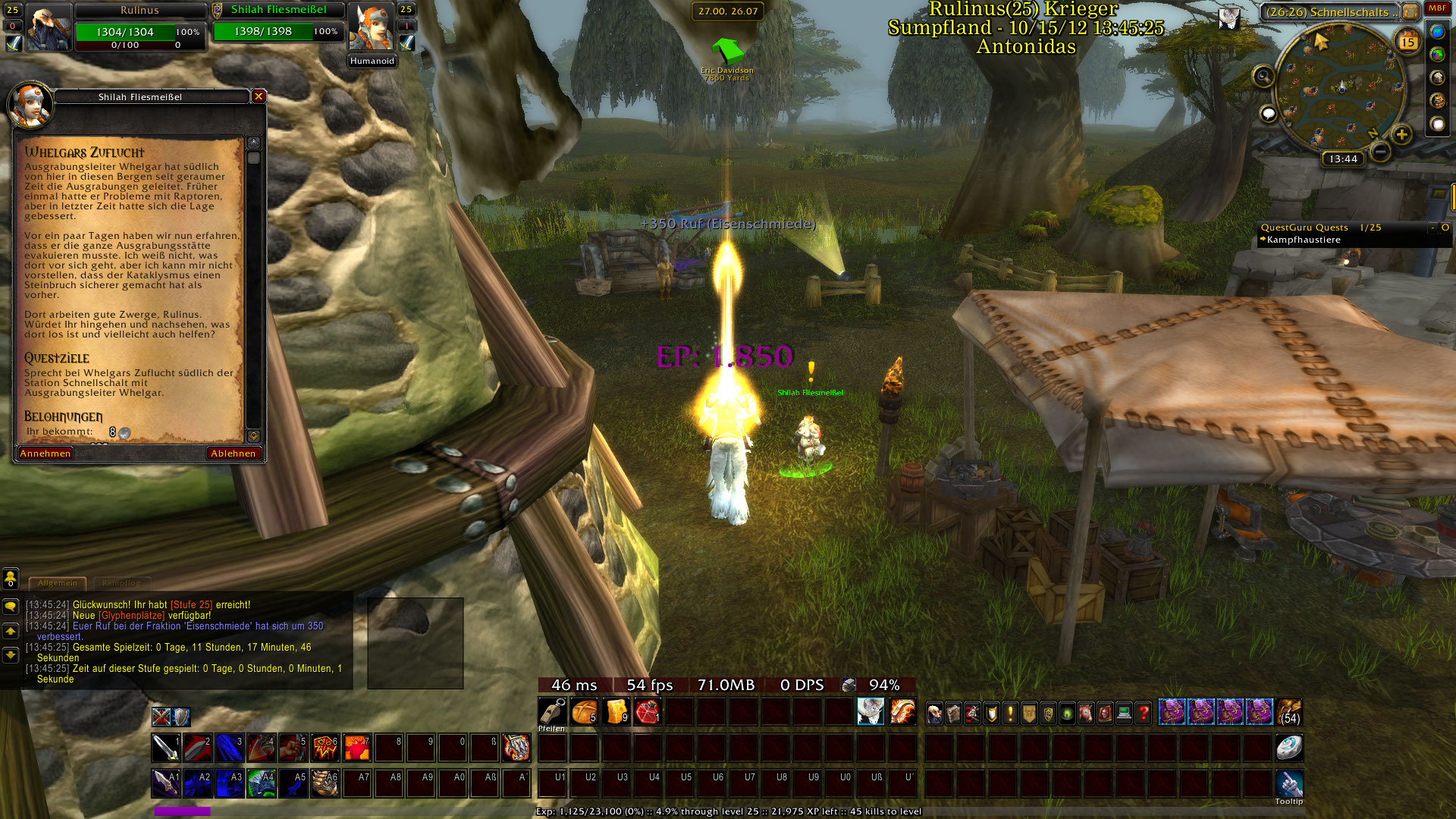Close the Shilah Fliesmeißel quest window
Image resolution: width=1456 pixels, height=819 pixels.
click(x=259, y=96)
